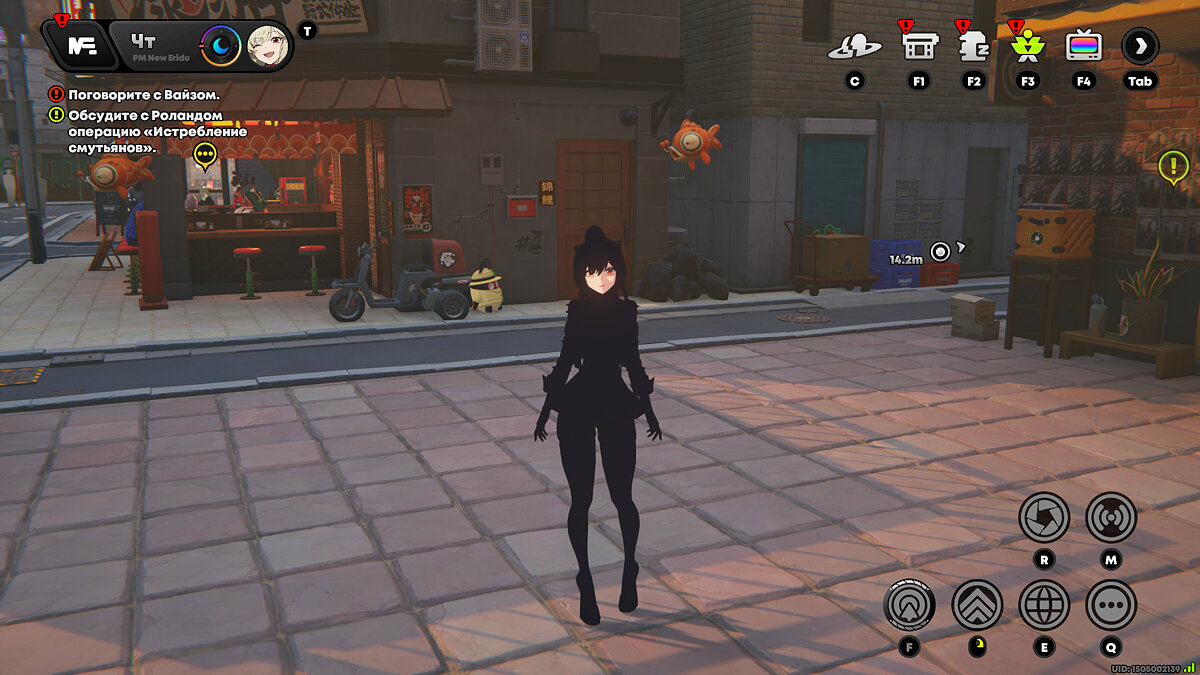Image resolution: width=1200 pixels, height=675 pixels.
Task: Open the green figure icon menu
Action: (1027, 46)
